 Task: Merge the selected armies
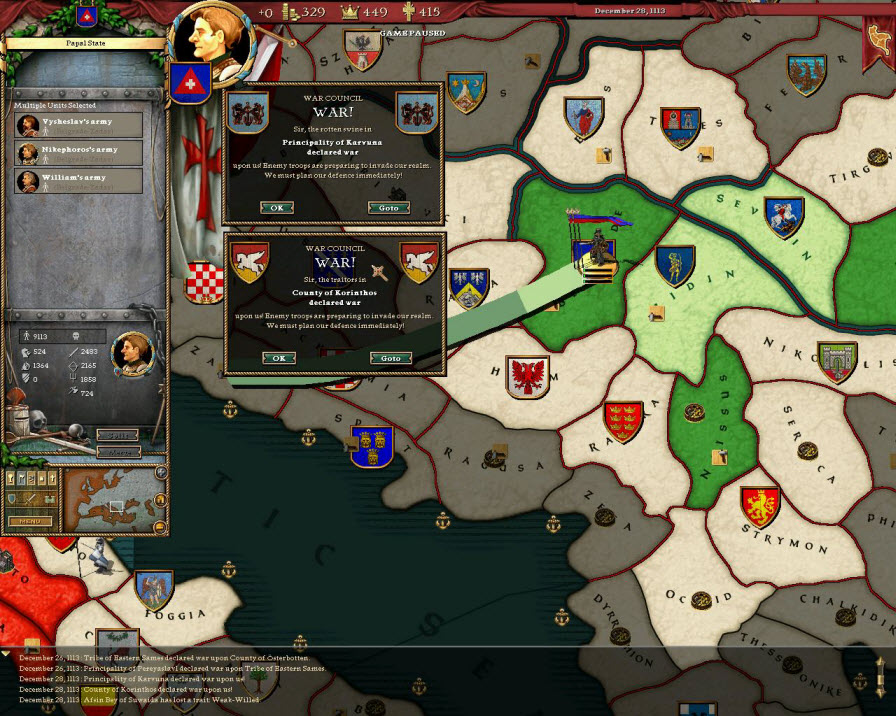(118, 452)
